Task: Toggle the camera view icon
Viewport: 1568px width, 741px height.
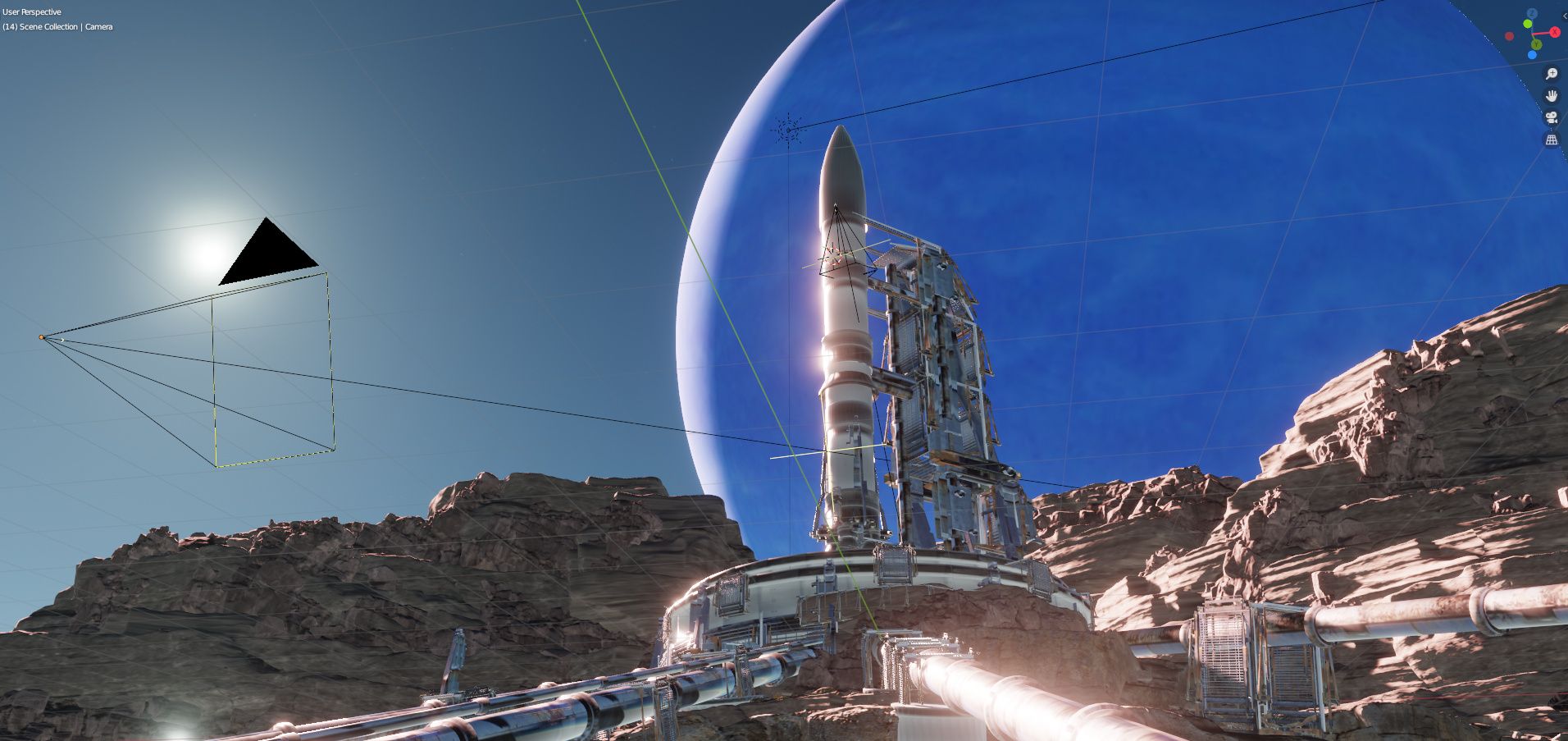Action: (x=1551, y=118)
